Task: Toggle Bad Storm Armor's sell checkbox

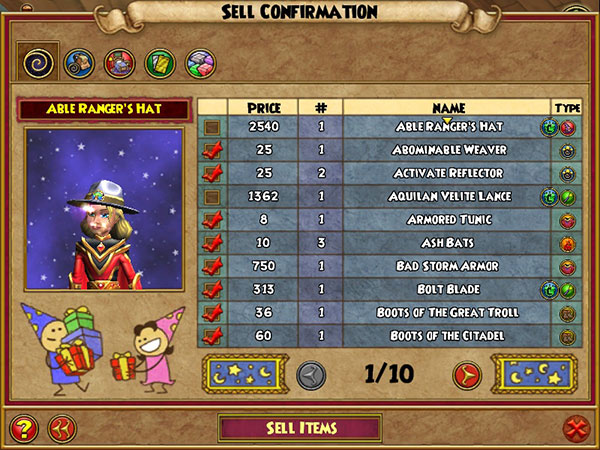Action: [213, 266]
